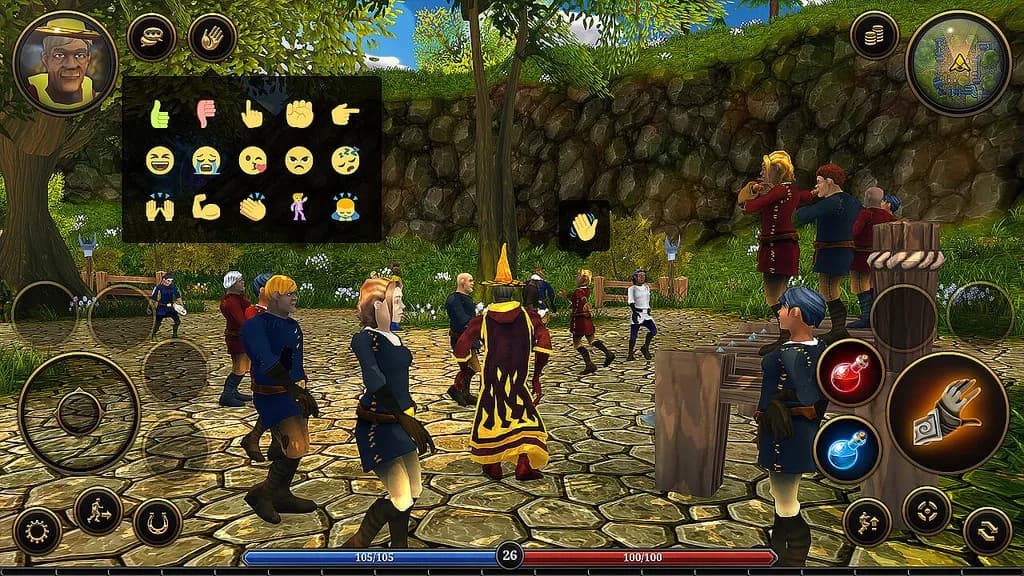Screen dimensions: 1024x576
Task: Pick the kiss-blowing face emote
Action: (x=252, y=160)
